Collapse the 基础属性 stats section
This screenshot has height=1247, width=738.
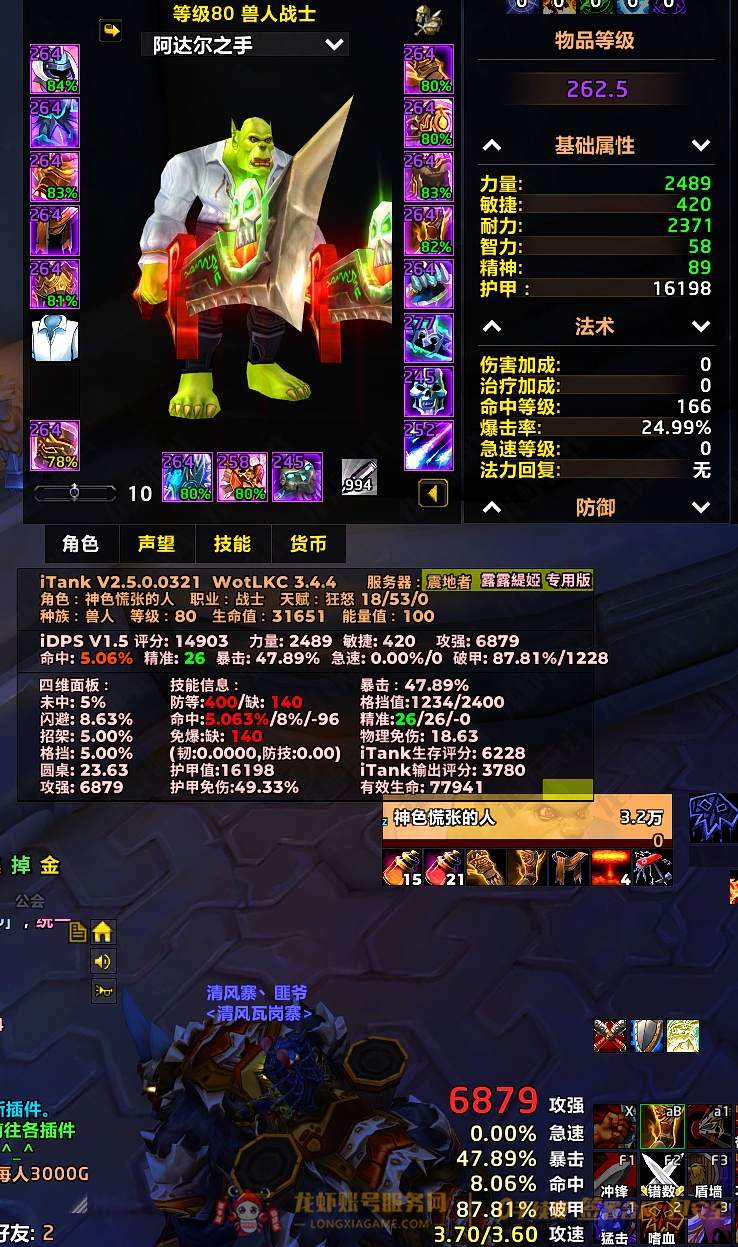pos(700,146)
